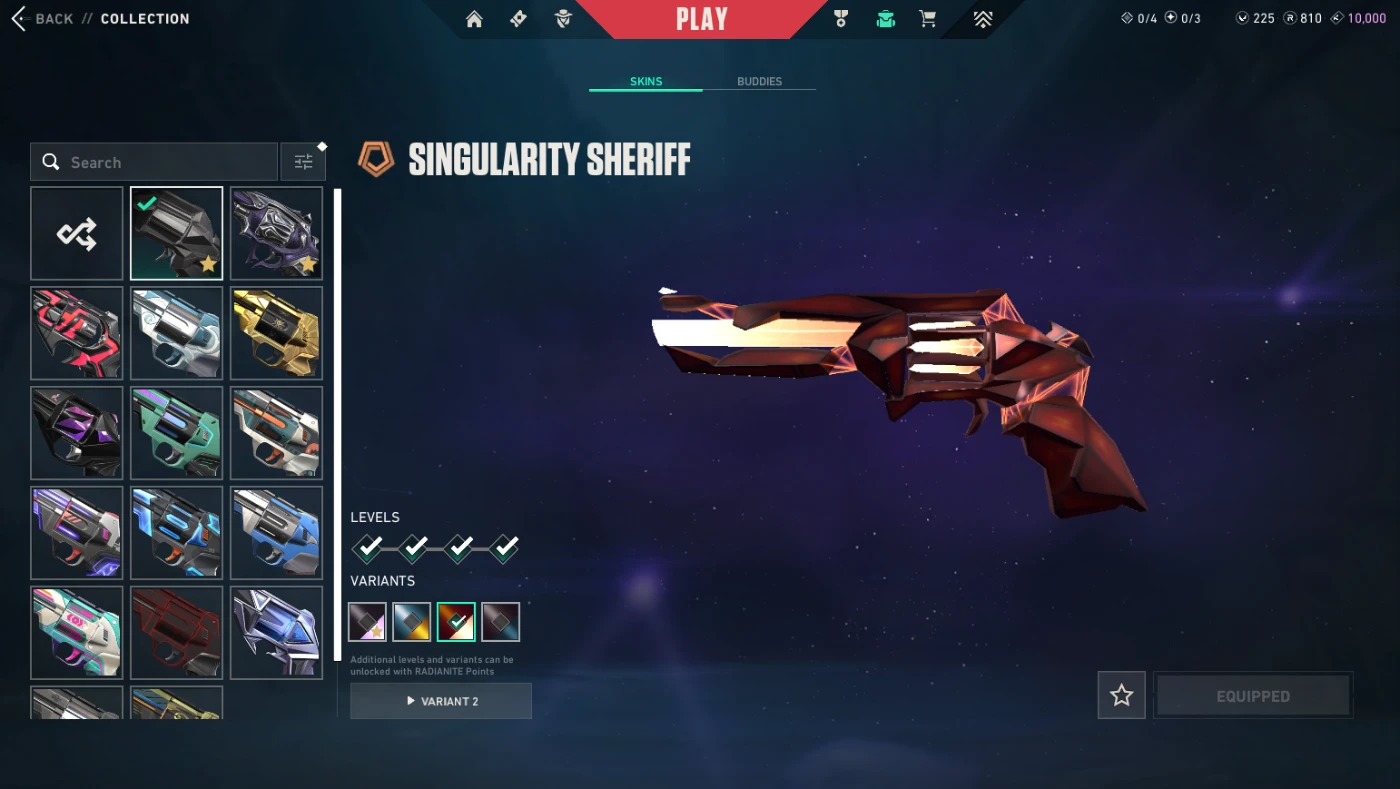
Task: Select the teal green Sheriff skin
Action: [177, 433]
